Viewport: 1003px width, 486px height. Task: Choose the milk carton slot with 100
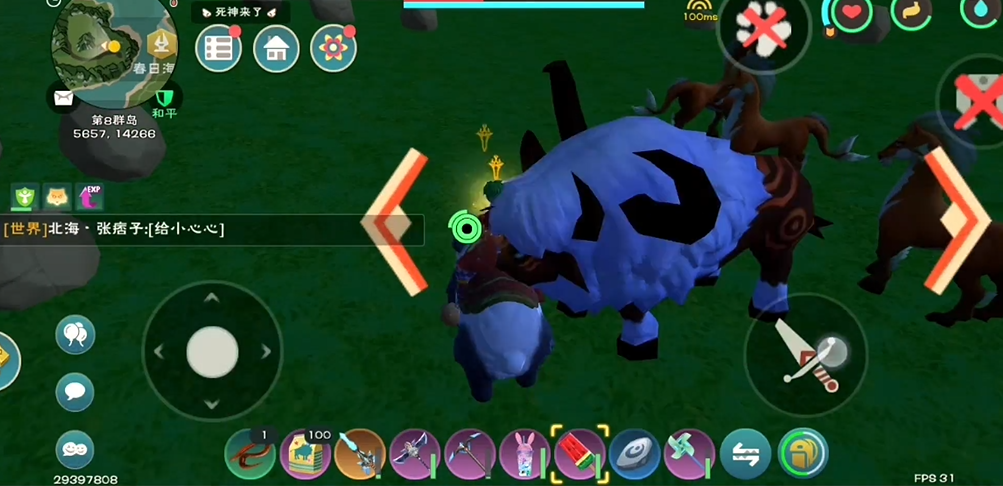coord(305,454)
